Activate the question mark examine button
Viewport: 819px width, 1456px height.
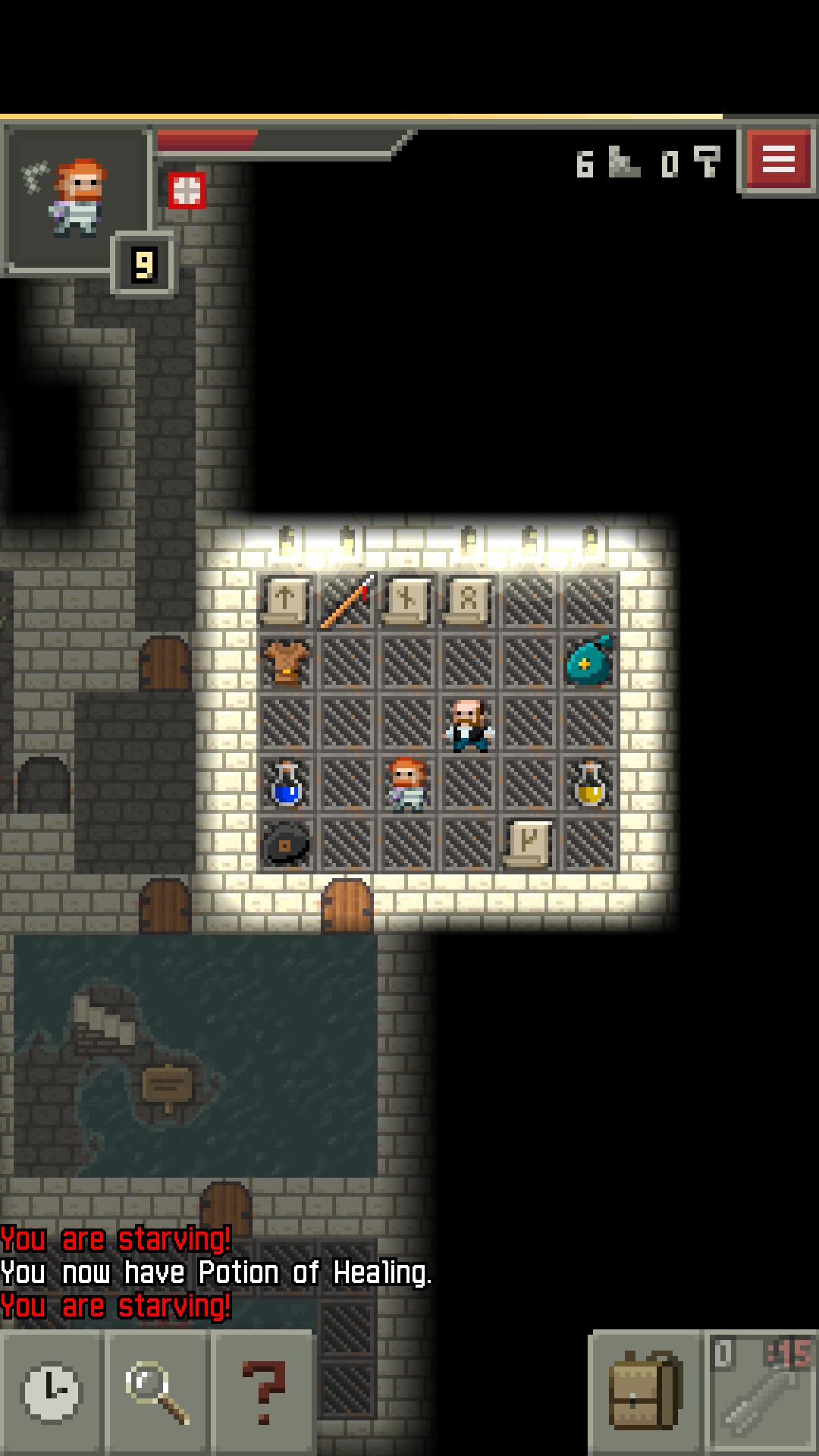[x=262, y=1392]
